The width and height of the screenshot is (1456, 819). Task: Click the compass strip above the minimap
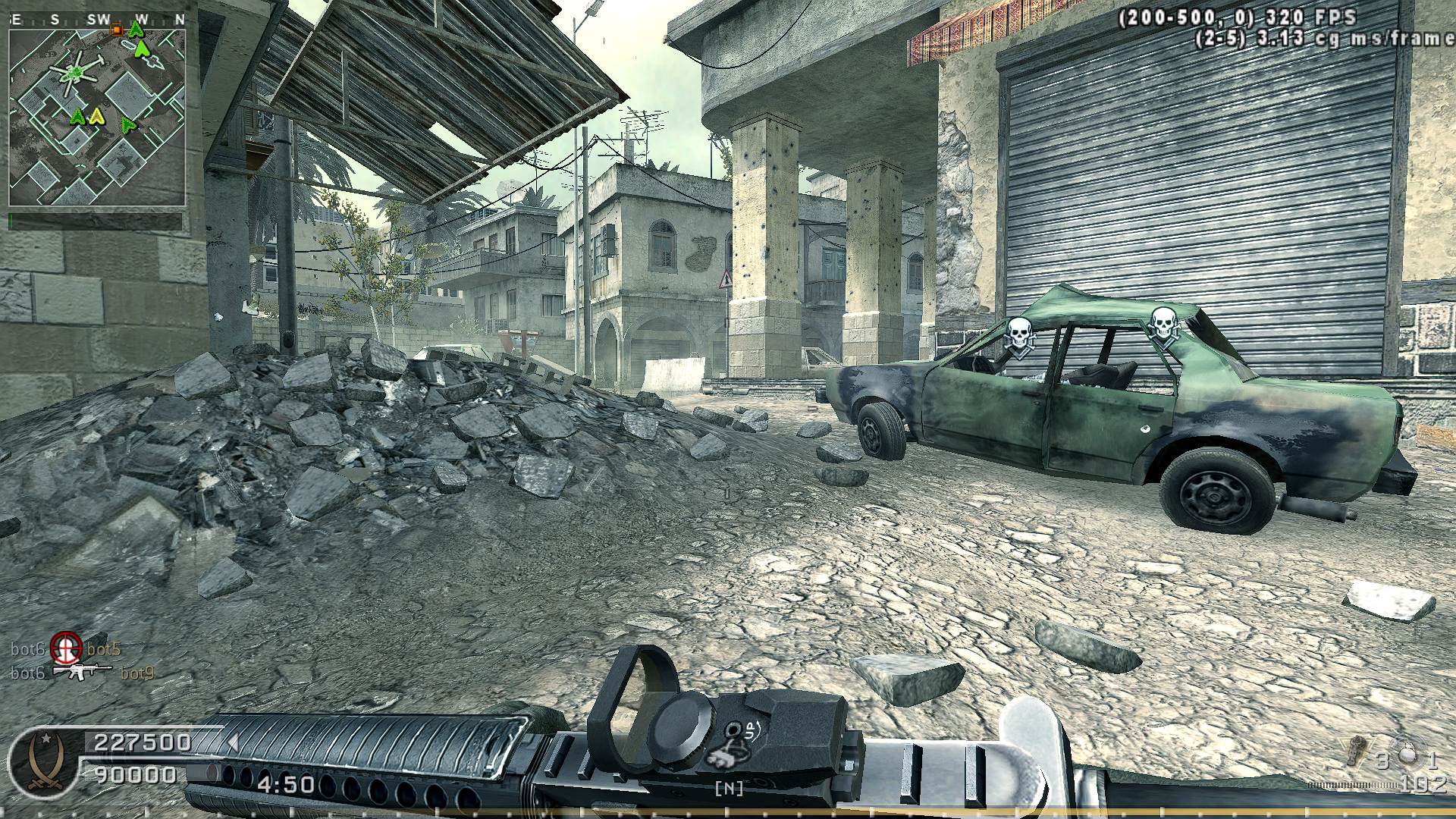(x=96, y=20)
